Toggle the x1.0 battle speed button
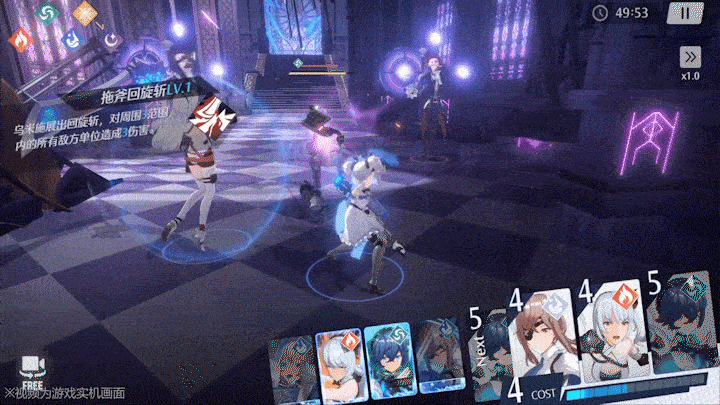Viewport: 720px width, 405px height. coord(690,62)
